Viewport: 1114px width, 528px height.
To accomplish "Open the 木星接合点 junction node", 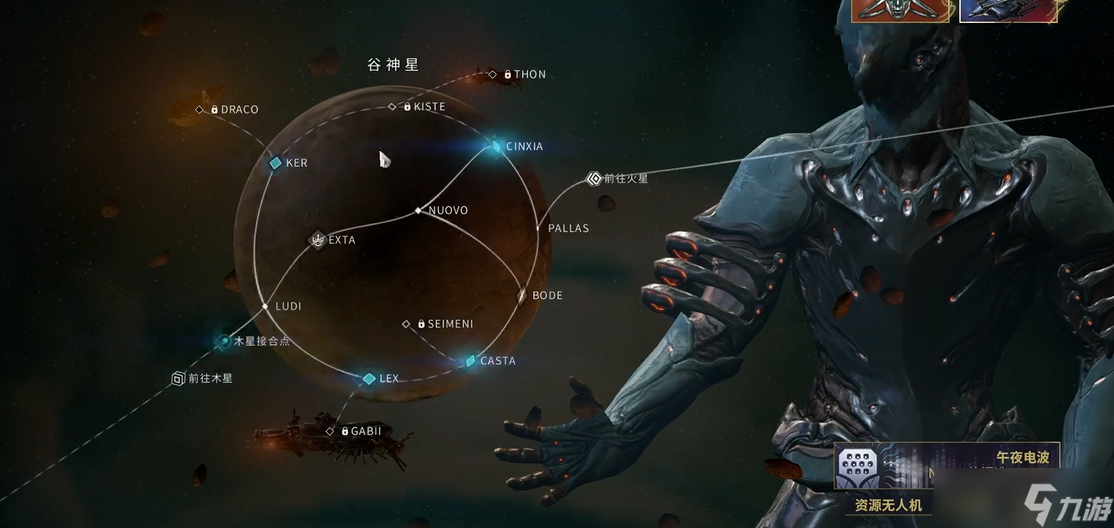I will click(225, 341).
